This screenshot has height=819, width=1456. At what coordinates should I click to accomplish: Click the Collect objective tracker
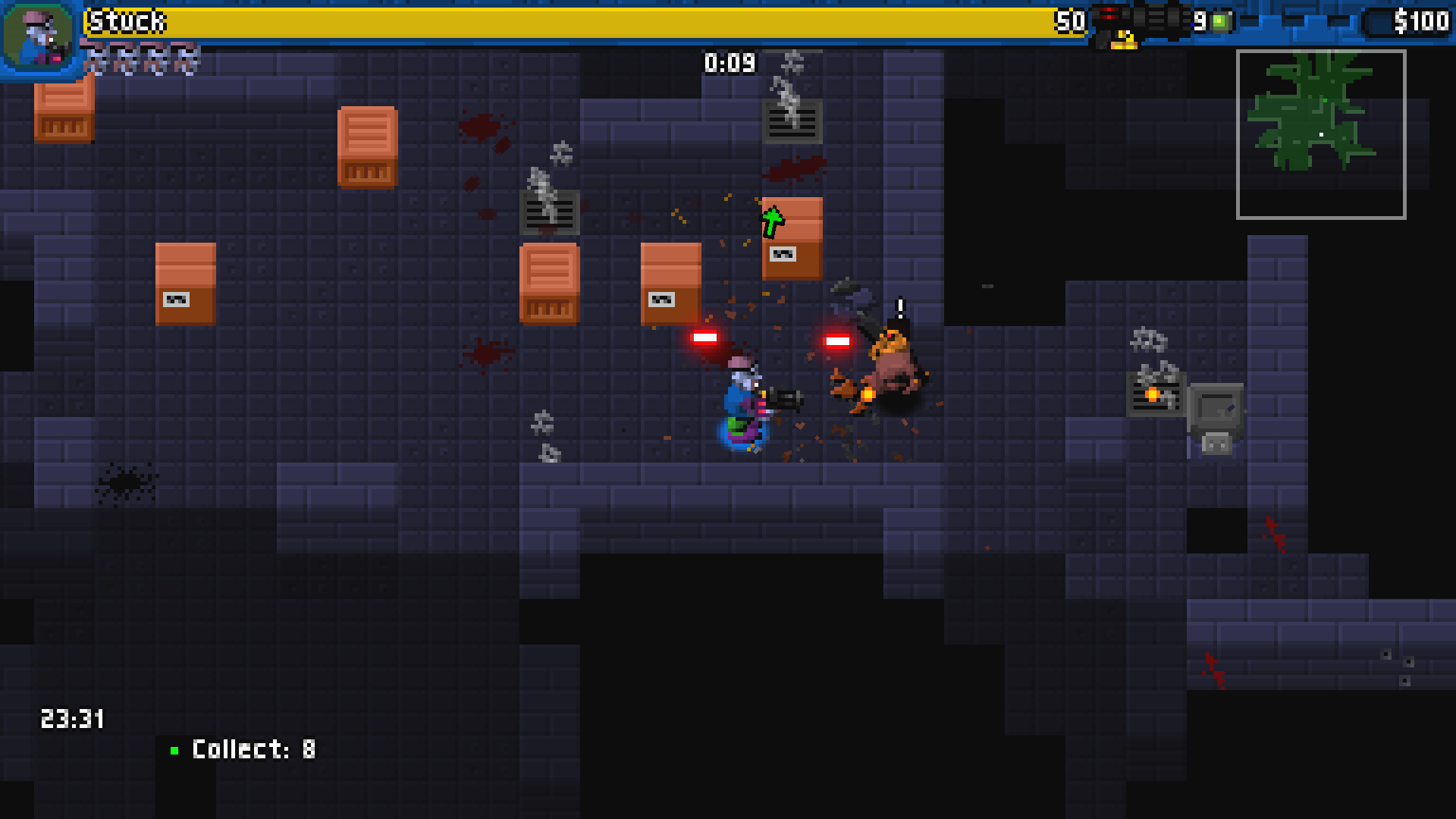coord(244,750)
